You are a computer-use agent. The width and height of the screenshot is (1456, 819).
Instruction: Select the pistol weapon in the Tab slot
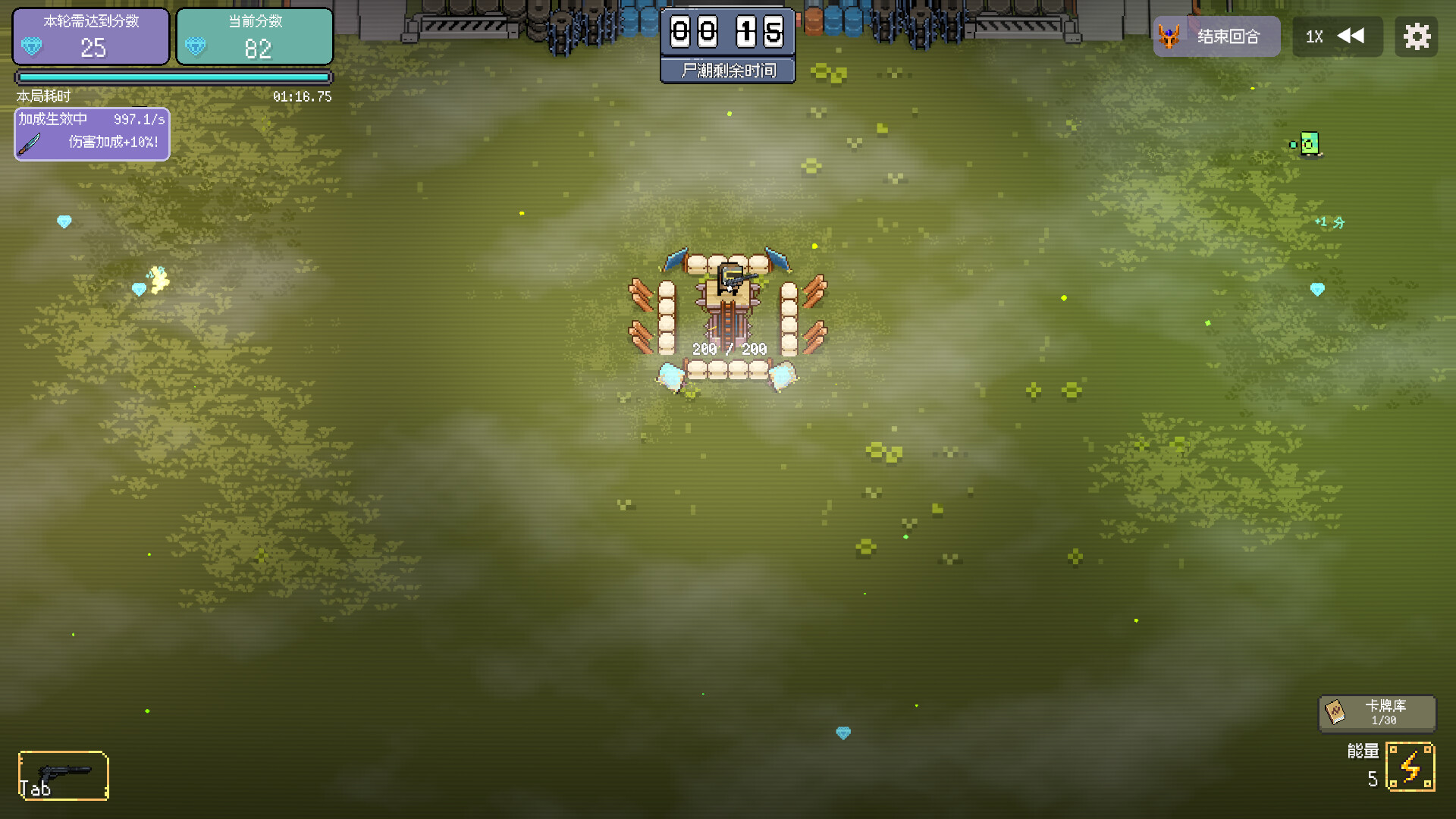[x=64, y=775]
